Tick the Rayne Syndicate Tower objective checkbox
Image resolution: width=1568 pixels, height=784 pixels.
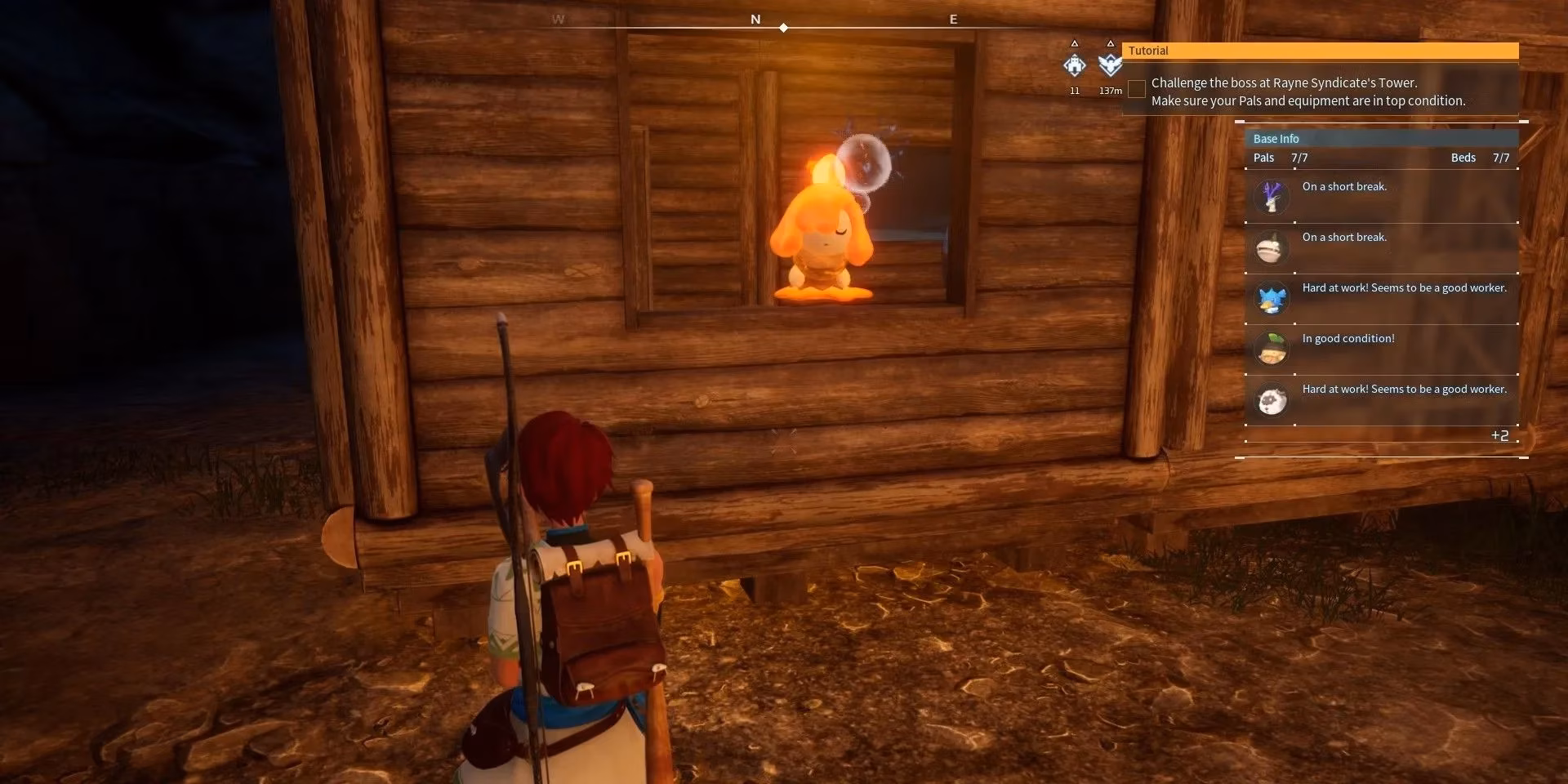click(x=1136, y=90)
